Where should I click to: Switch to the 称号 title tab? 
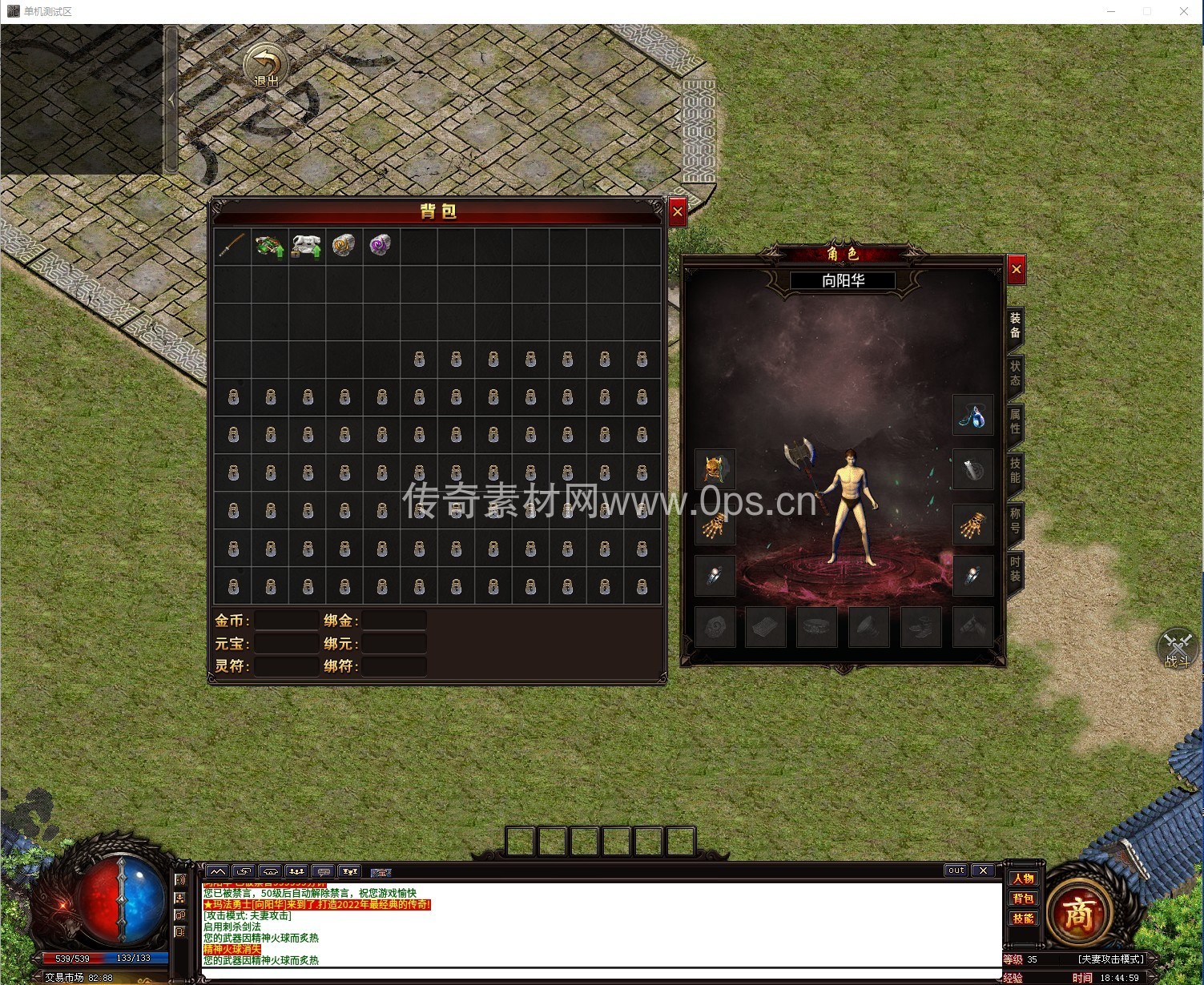click(1015, 520)
